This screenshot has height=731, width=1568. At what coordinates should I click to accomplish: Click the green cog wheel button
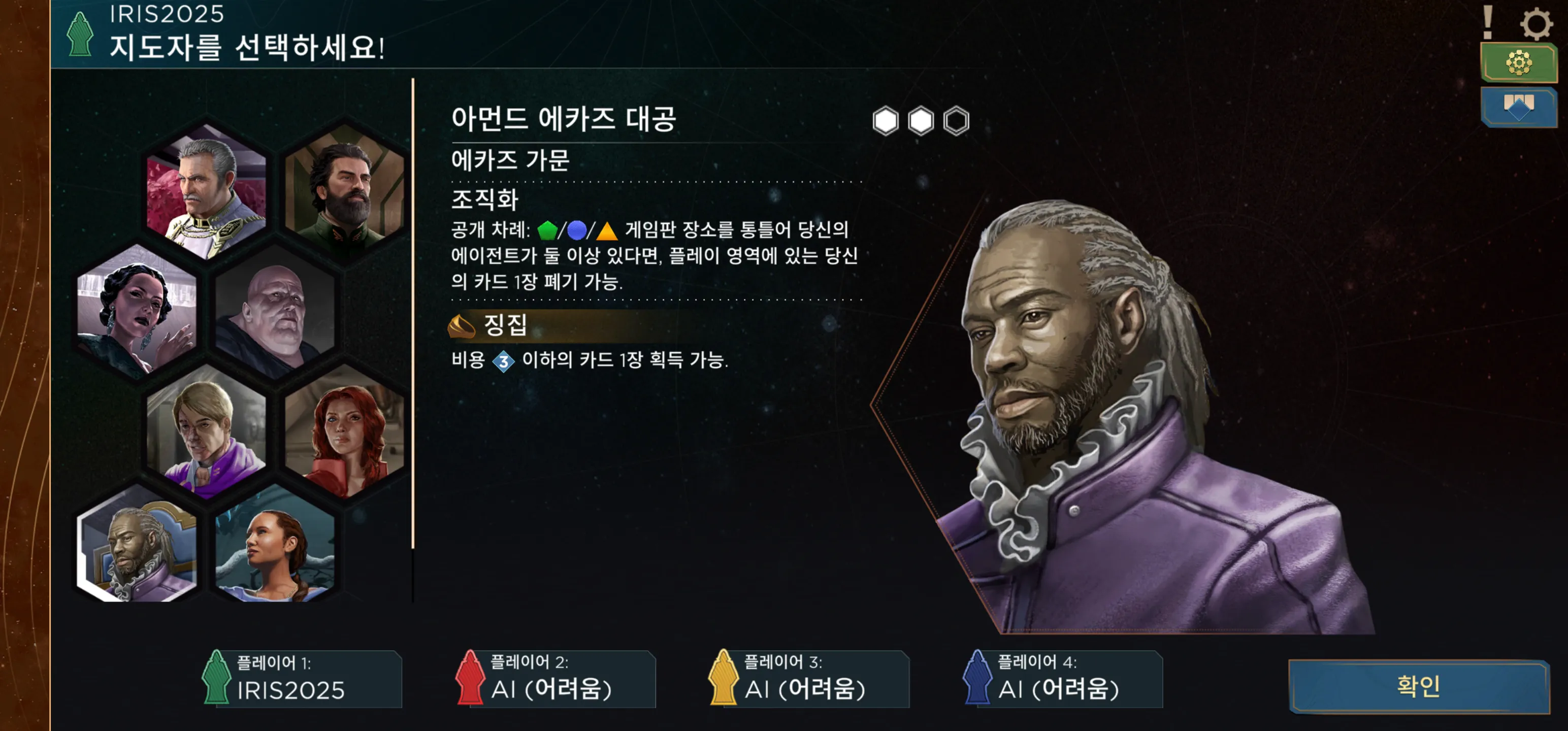tap(1518, 62)
